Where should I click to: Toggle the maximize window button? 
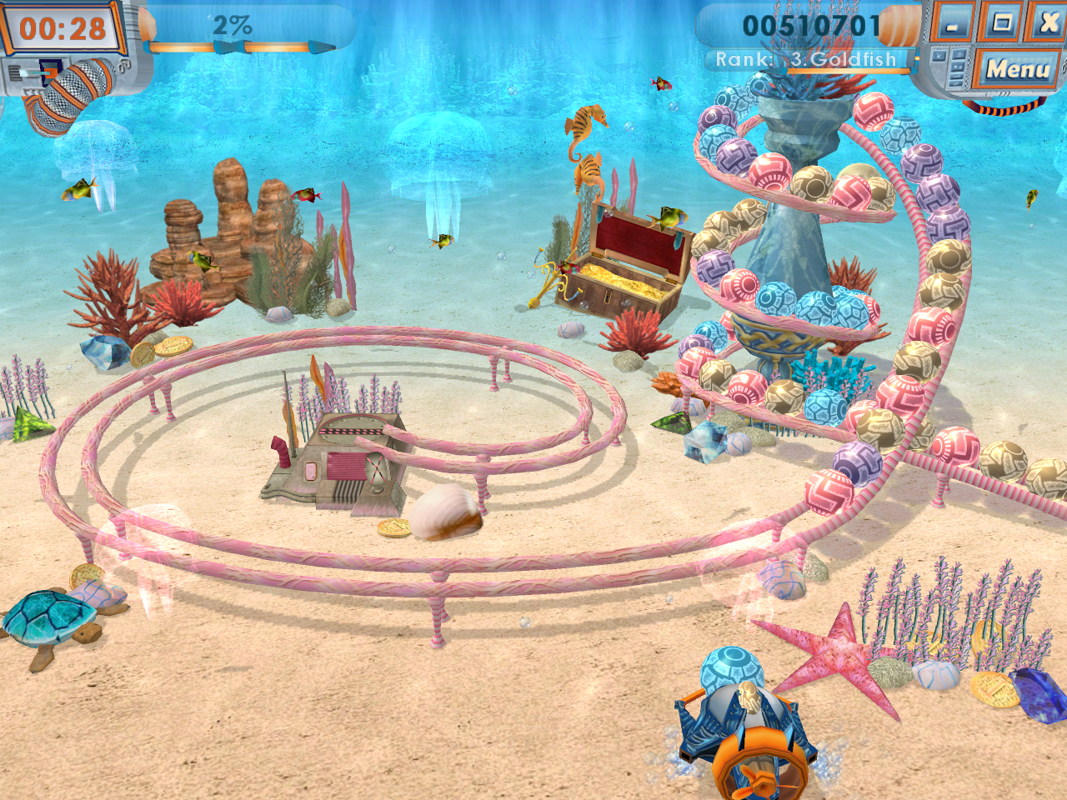1000,22
